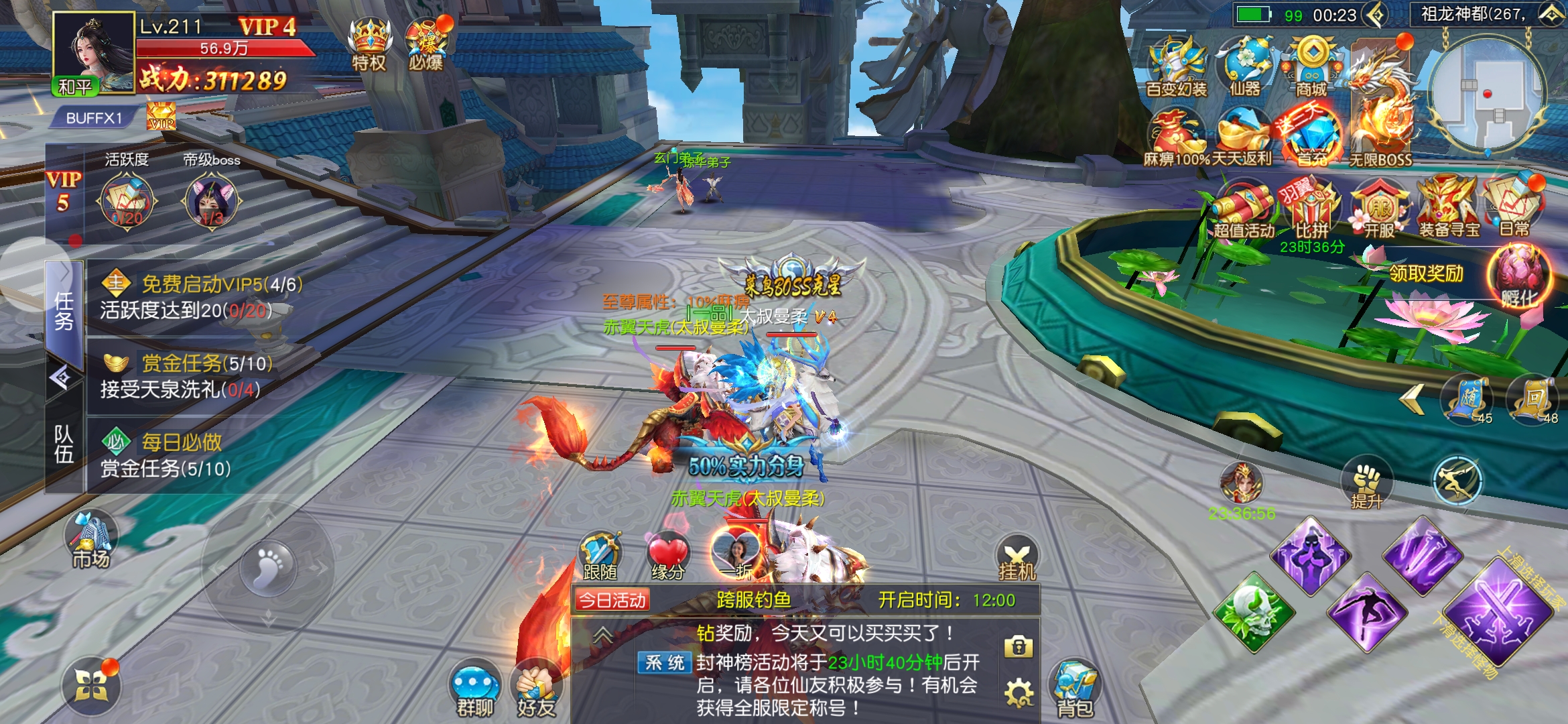Screen dimensions: 1568x724
Task: Open the 仙器 artifact menu
Action: point(1245,66)
